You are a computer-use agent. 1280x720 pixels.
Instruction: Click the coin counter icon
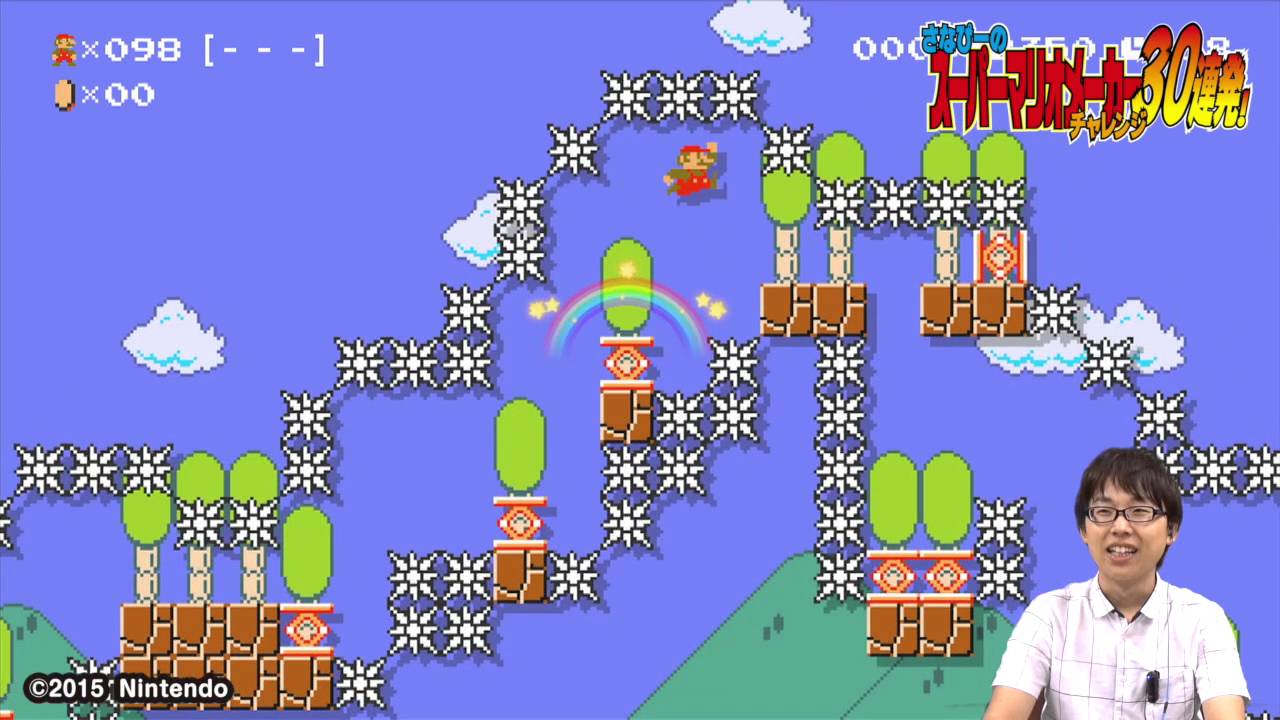[62, 95]
